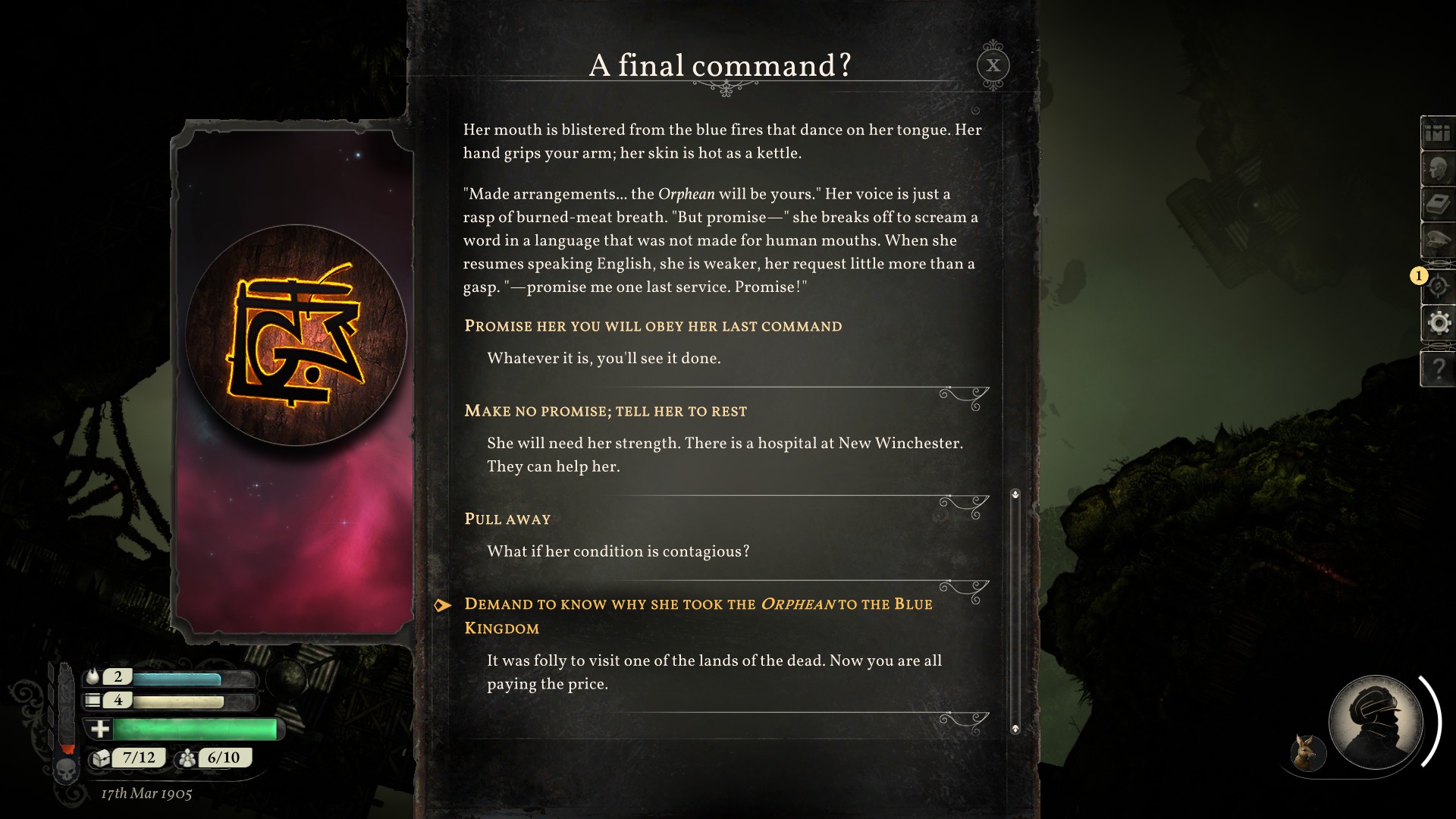Select the 'Pull away' response
1456x819 pixels.
tap(507, 519)
